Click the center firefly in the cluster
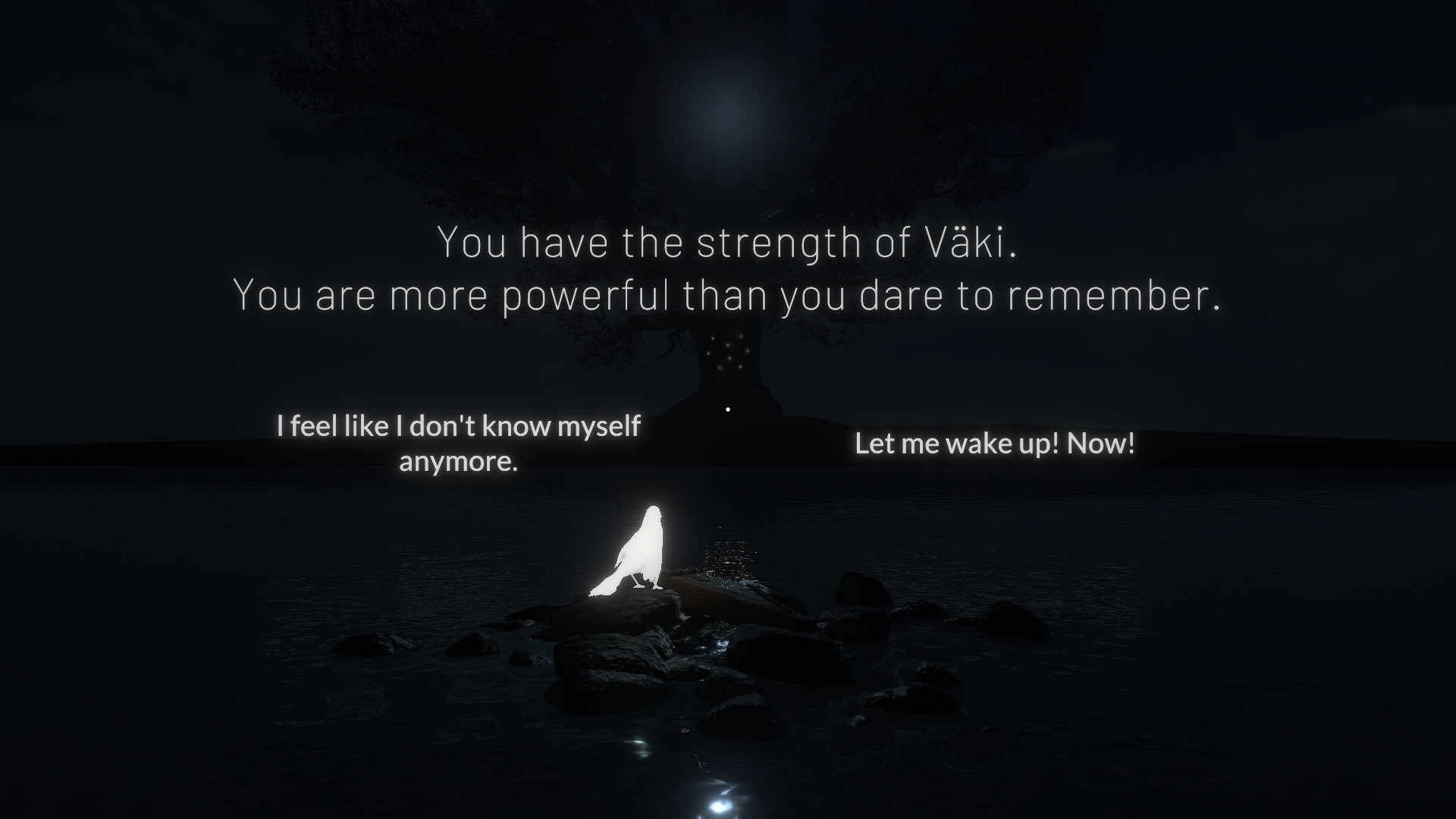The width and height of the screenshot is (1456, 819). click(x=728, y=345)
